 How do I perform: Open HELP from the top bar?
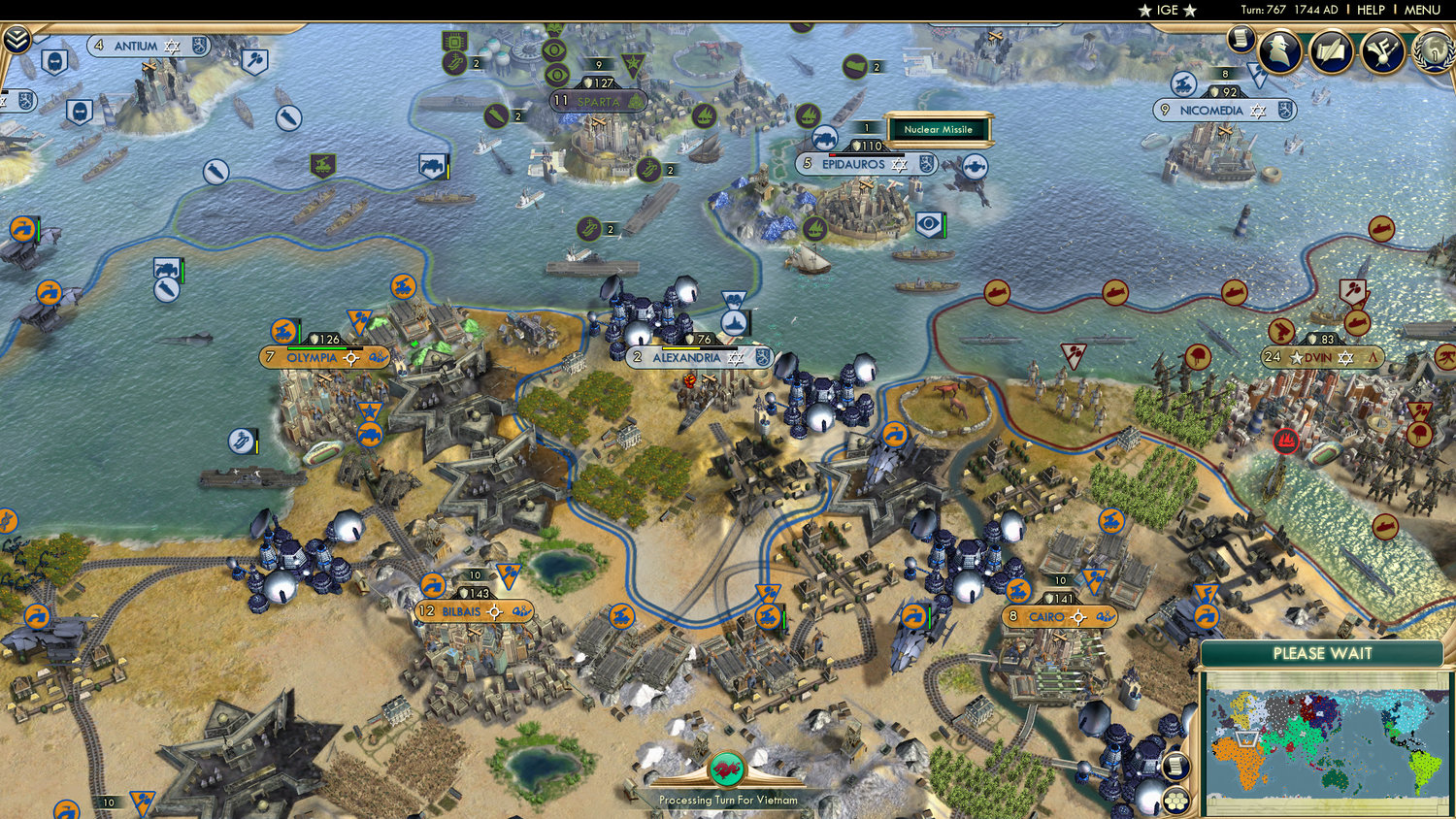click(x=1373, y=10)
